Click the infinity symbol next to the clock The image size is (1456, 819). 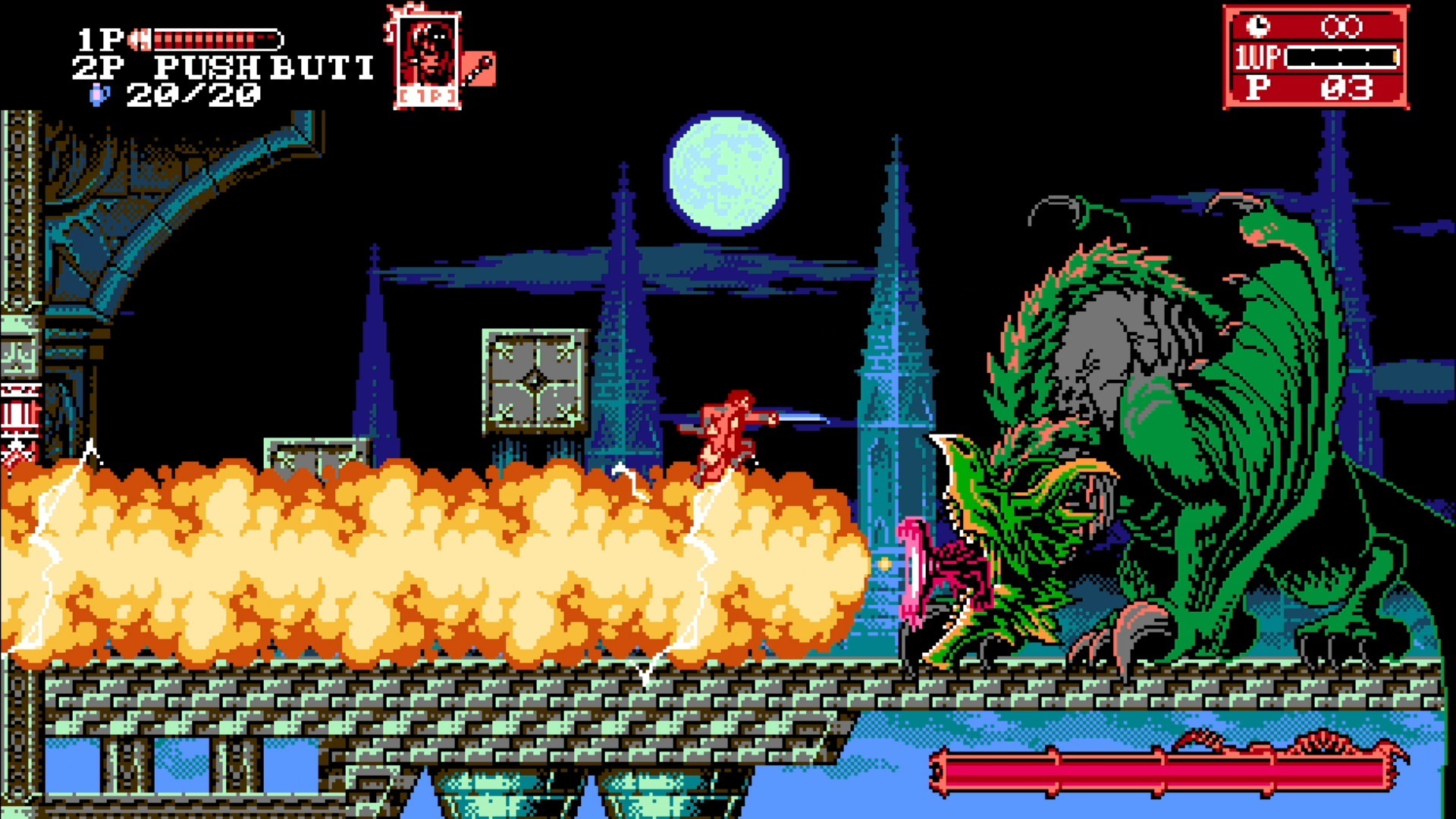(1342, 28)
